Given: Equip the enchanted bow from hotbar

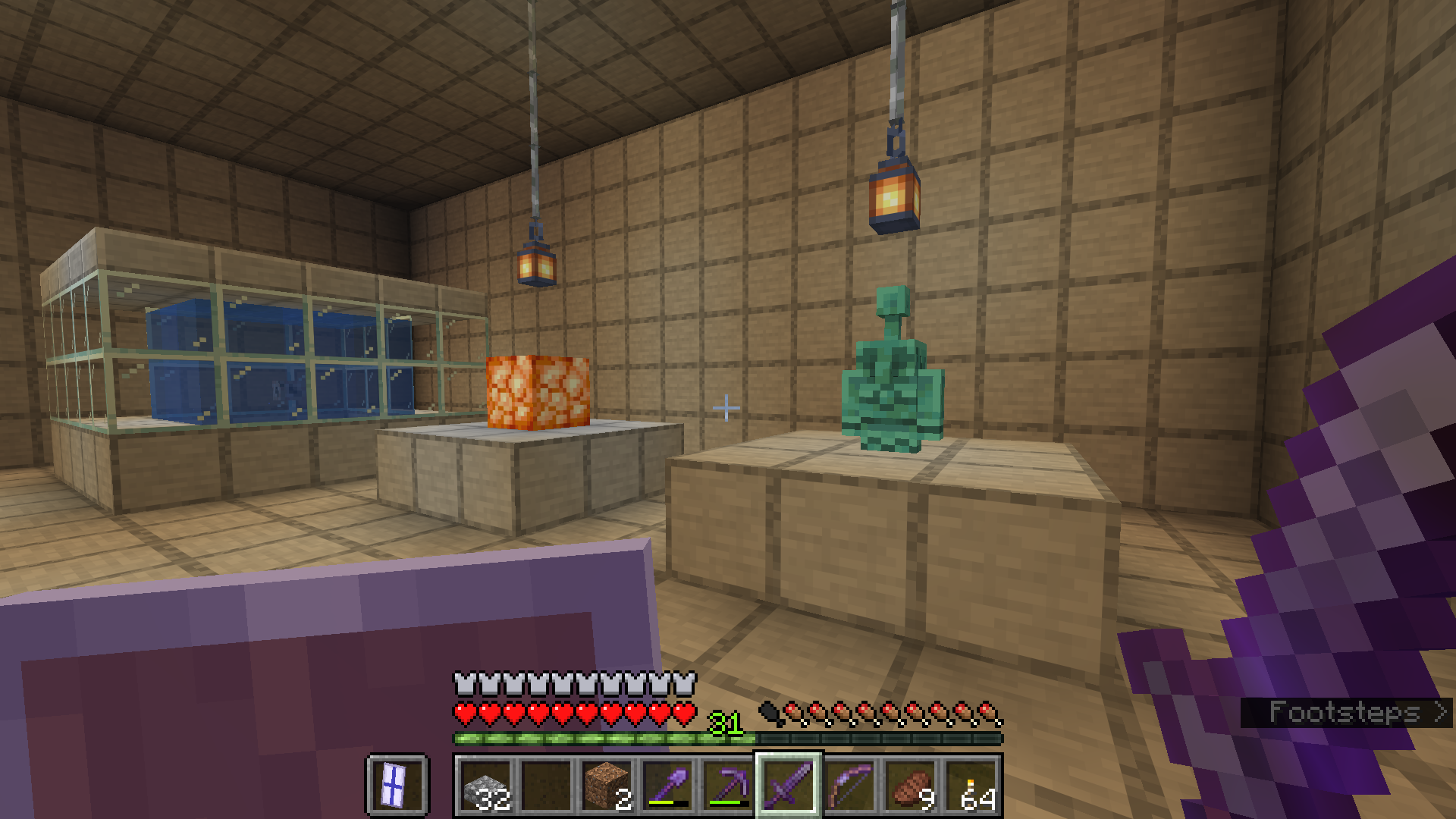Looking at the screenshot, I should tap(849, 786).
